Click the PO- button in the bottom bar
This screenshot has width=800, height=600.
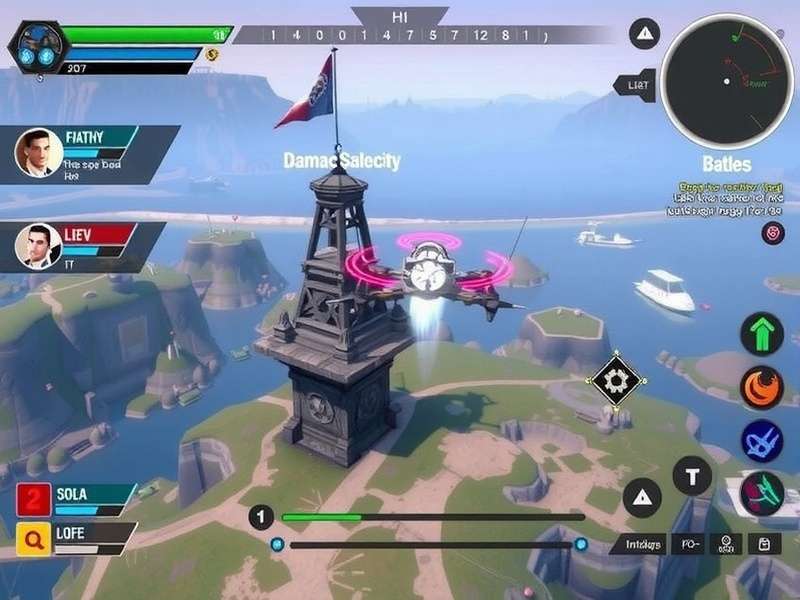pyautogui.click(x=690, y=545)
